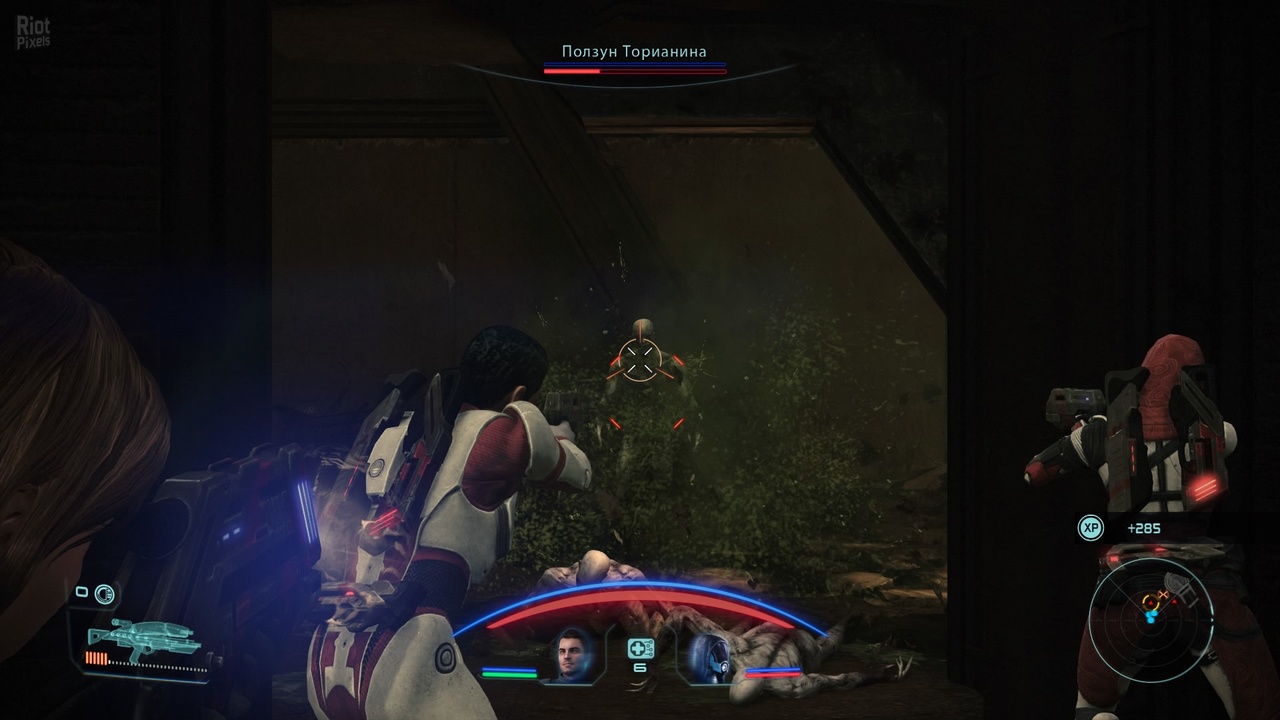Click the grenade icon above the rifle

click(104, 594)
